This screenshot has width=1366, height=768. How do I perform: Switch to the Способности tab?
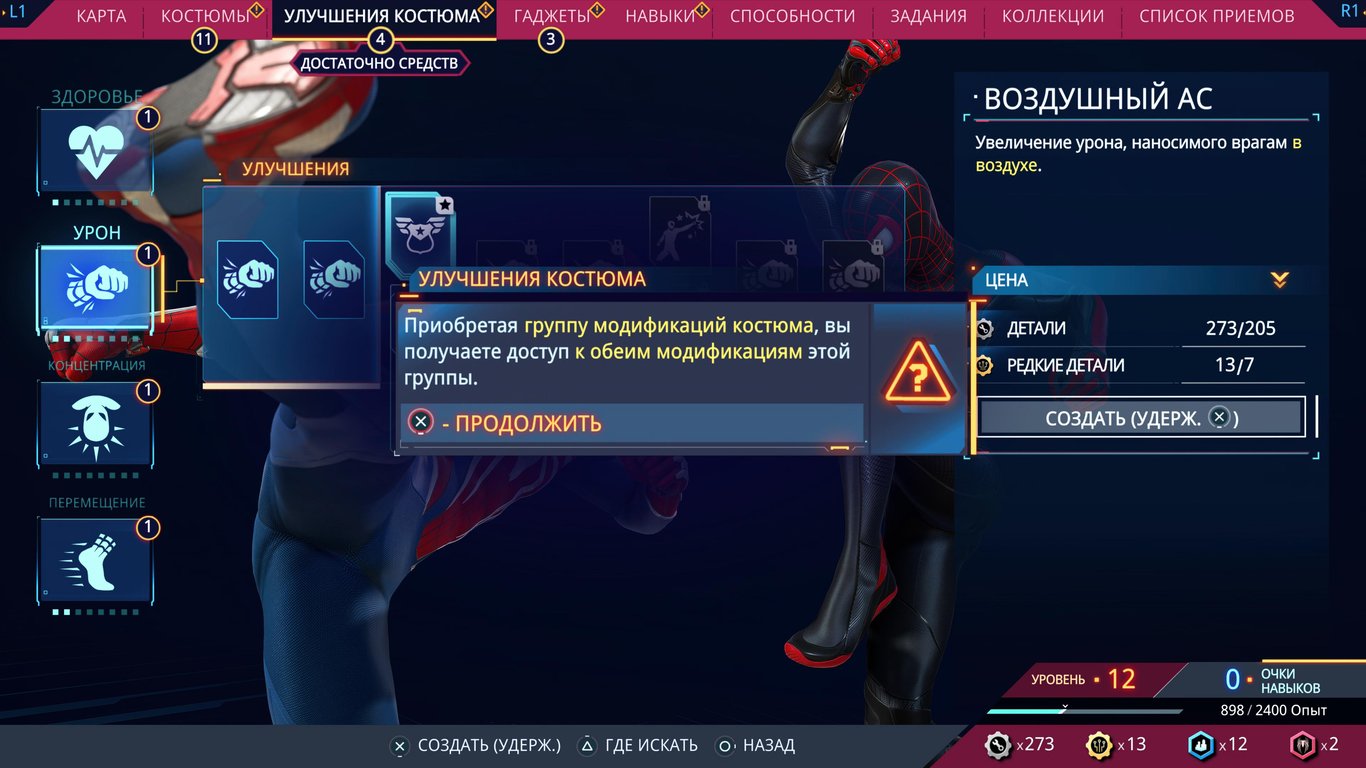[792, 16]
